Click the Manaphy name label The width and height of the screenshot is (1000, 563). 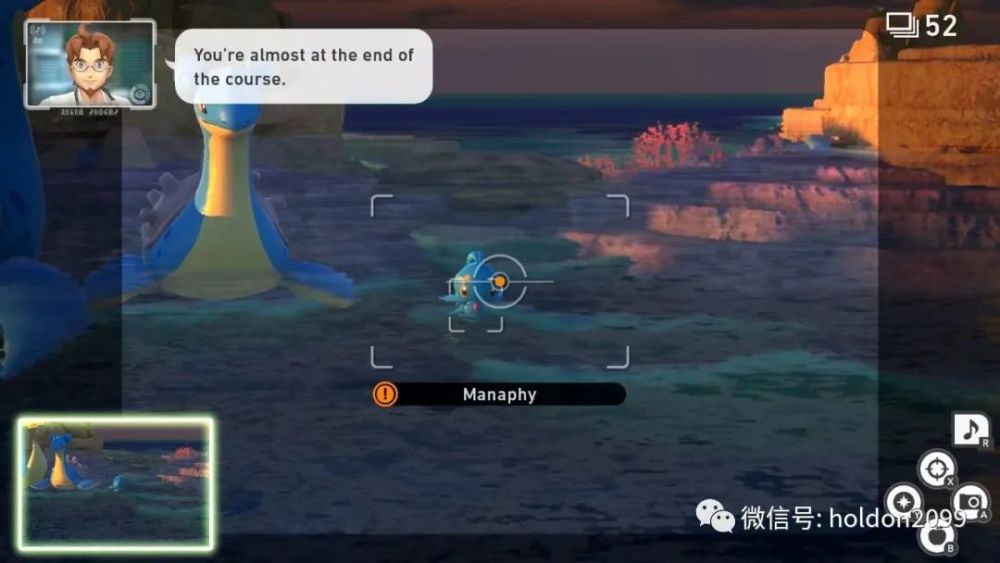(x=500, y=395)
